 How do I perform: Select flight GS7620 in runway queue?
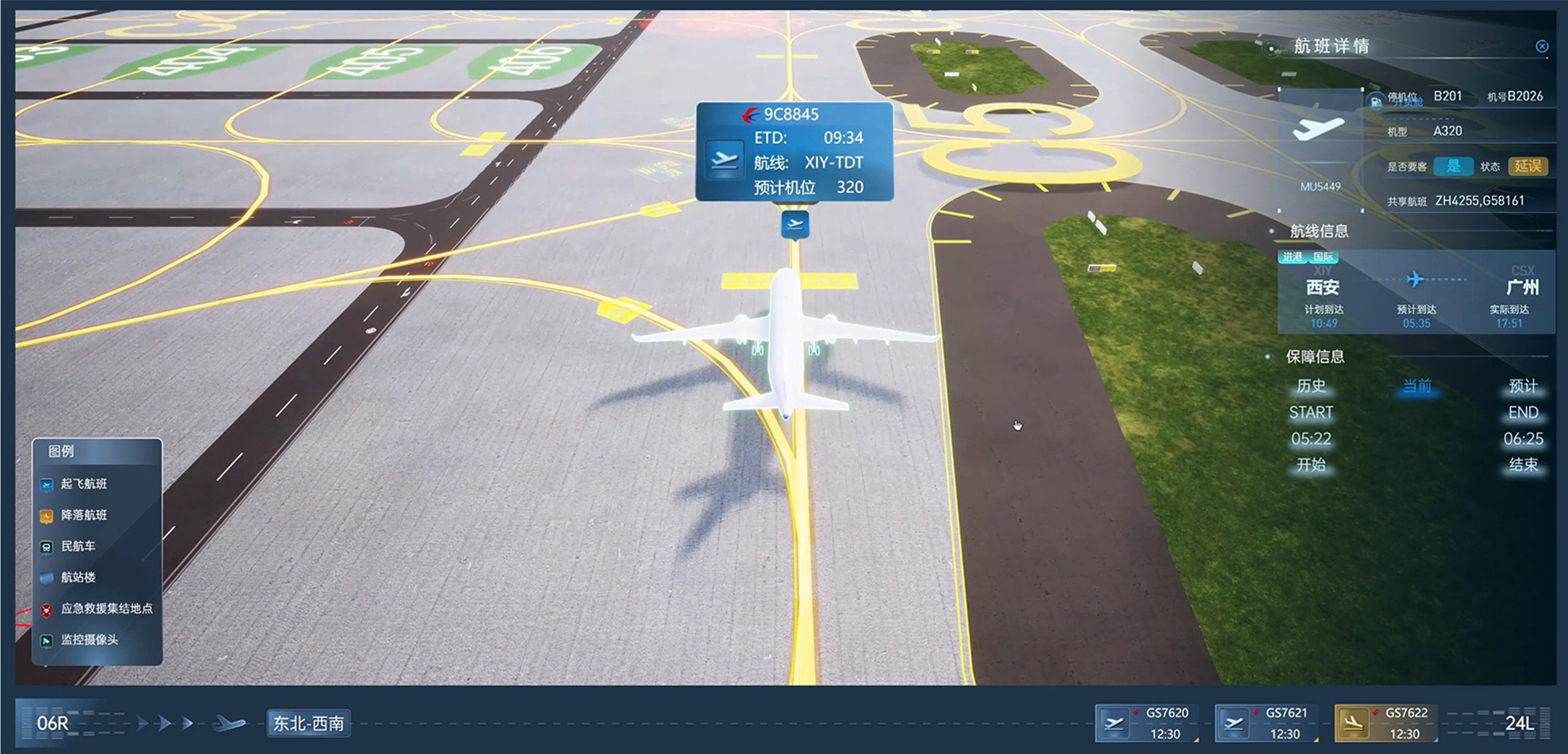coord(1146,723)
